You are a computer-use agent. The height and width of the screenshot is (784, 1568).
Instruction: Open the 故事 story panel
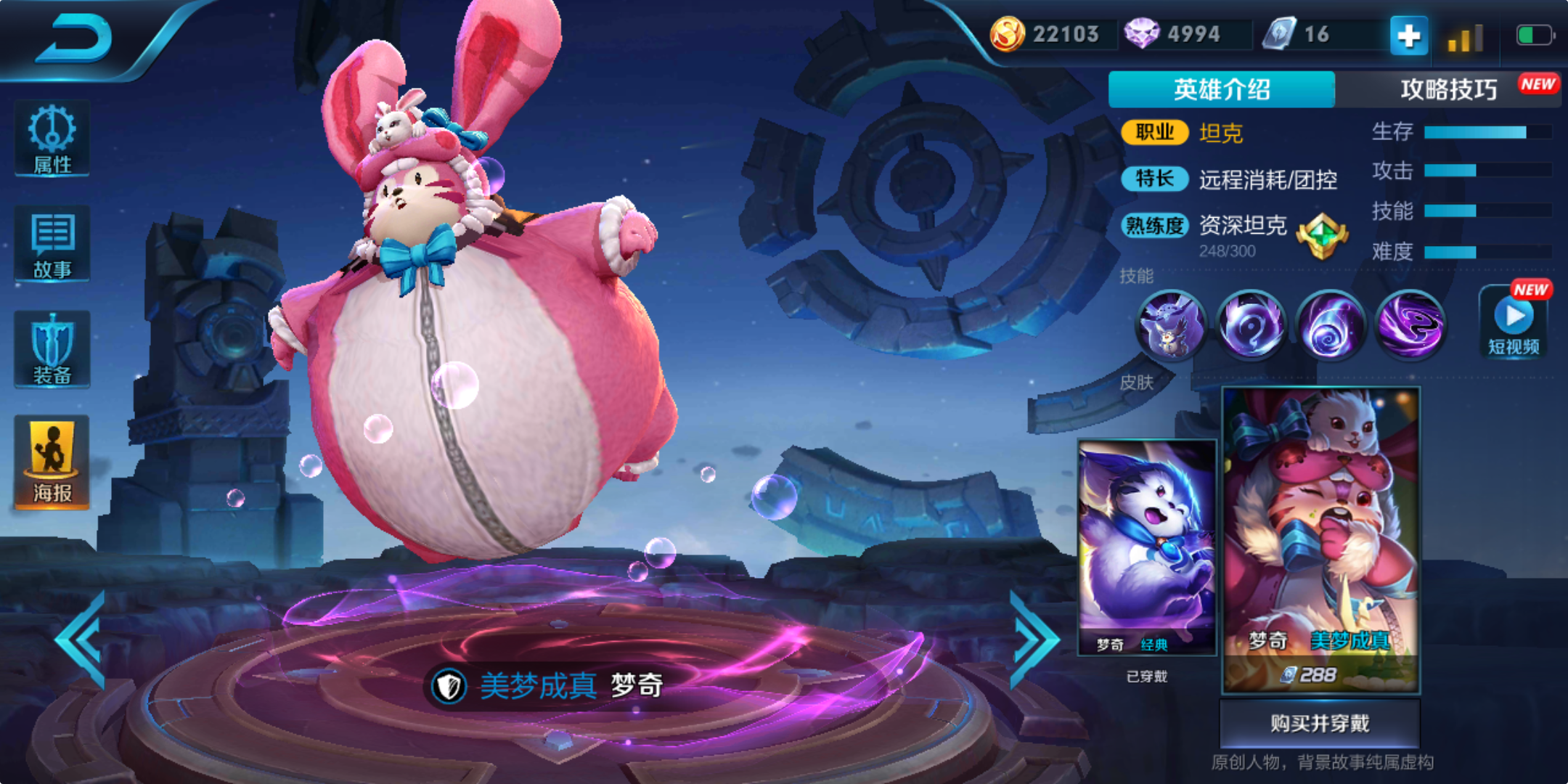coord(51,243)
